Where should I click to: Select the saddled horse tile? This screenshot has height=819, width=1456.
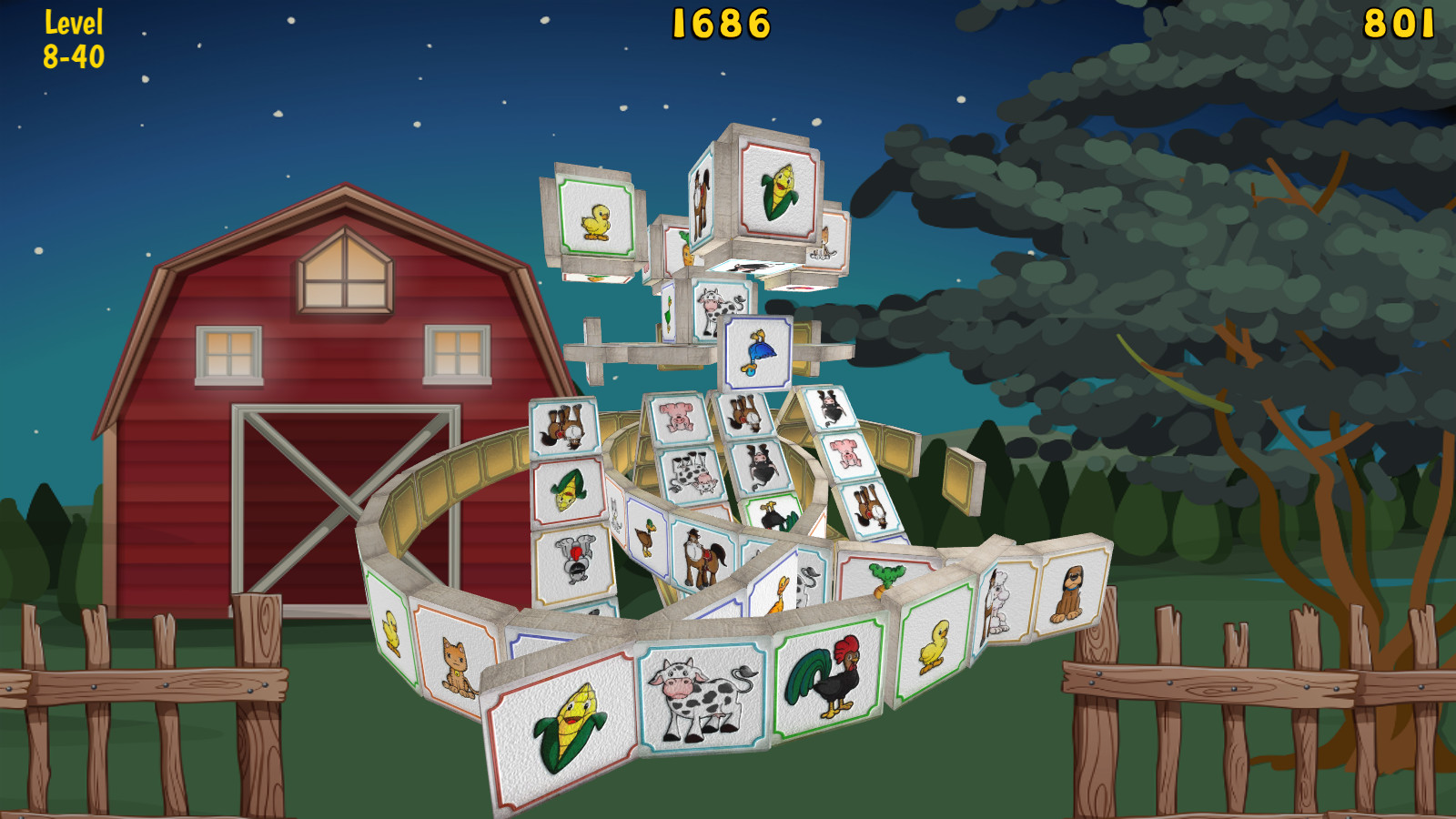pos(700,556)
